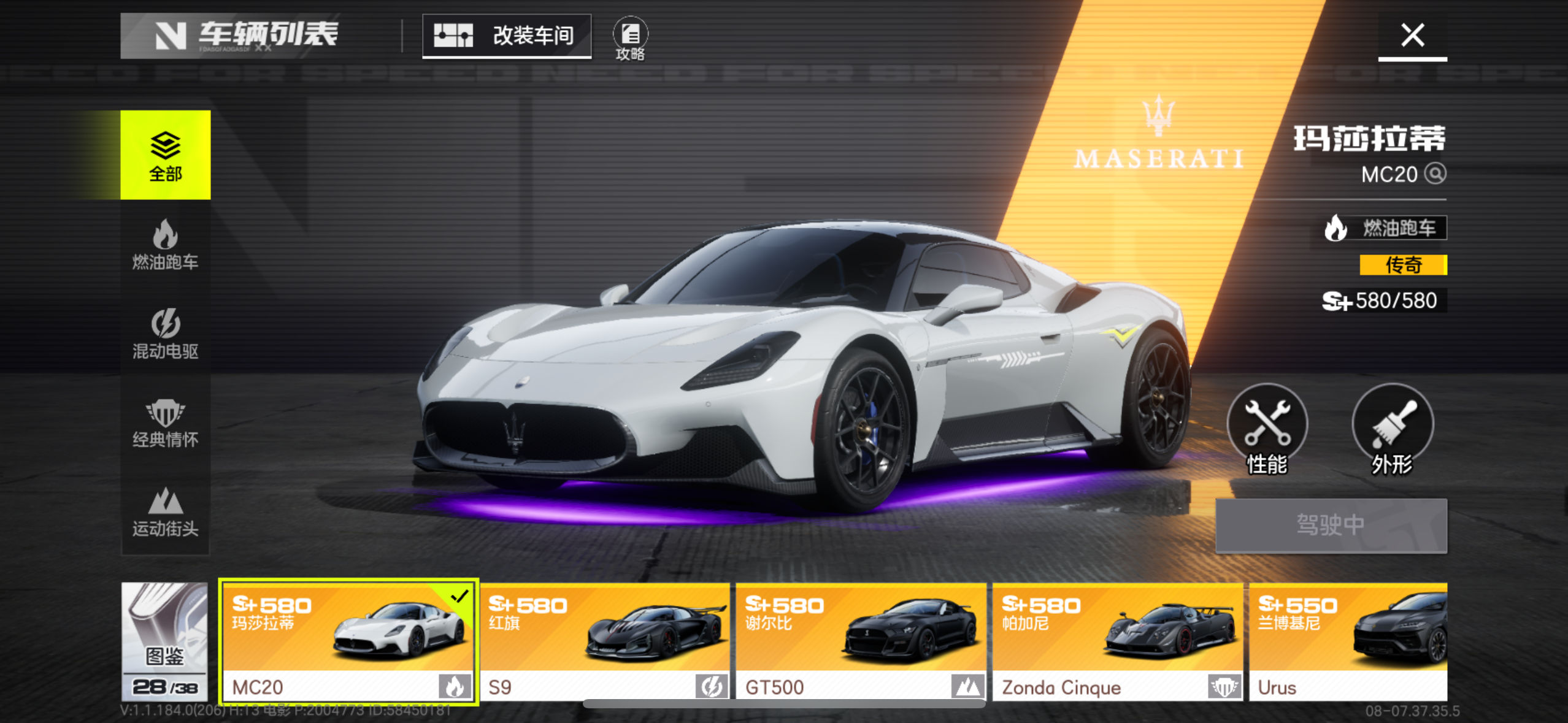Choose the Lamborghini Urus car card
The width and height of the screenshot is (1568, 723).
pyautogui.click(x=1348, y=641)
